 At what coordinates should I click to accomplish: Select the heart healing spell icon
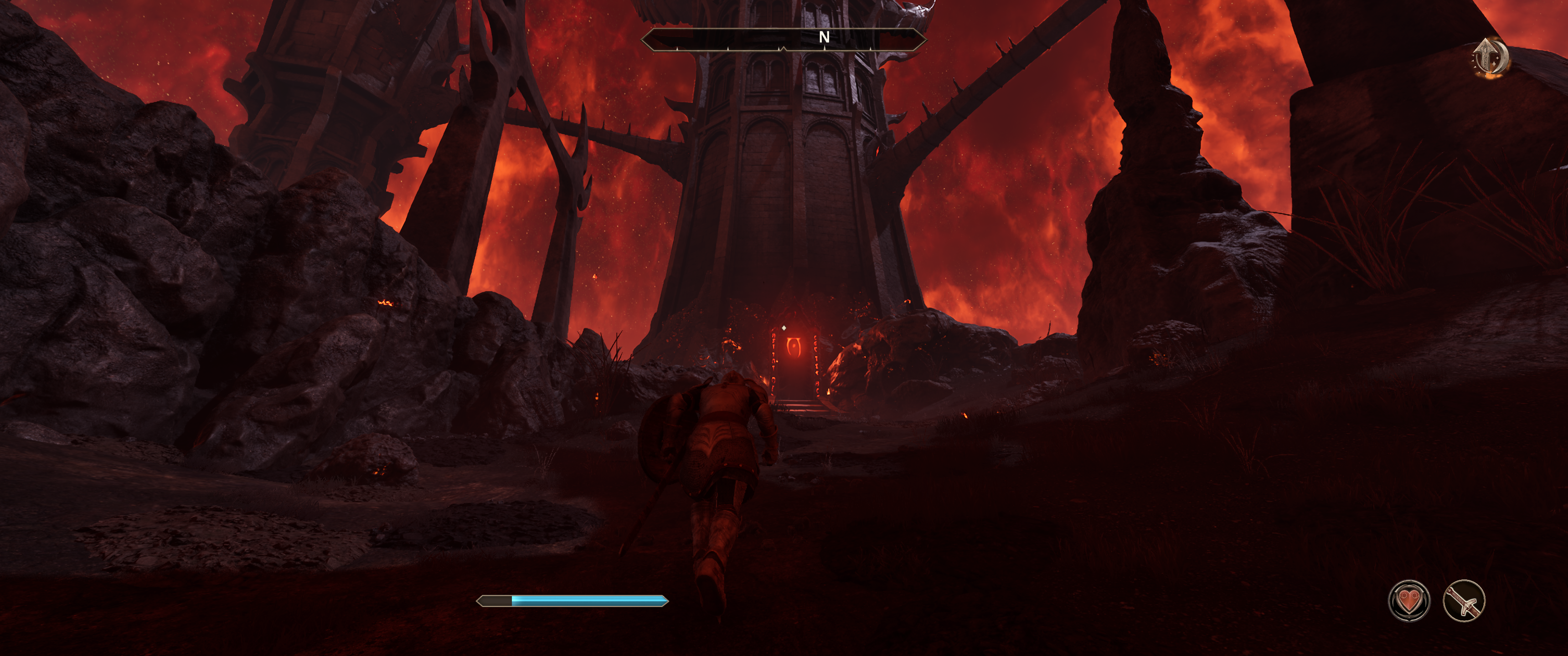1408,601
